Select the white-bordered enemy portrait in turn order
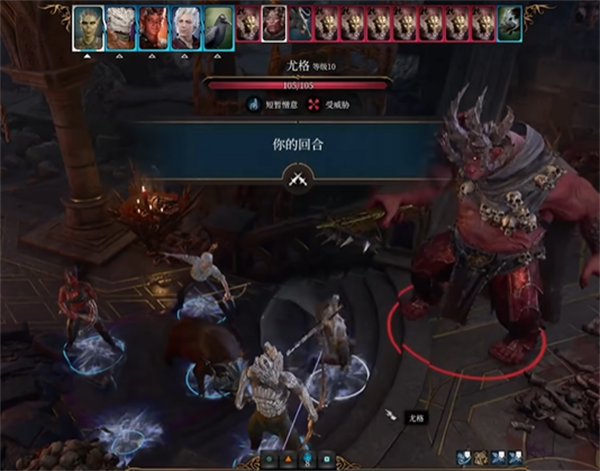This screenshot has width=600, height=471. tap(273, 24)
